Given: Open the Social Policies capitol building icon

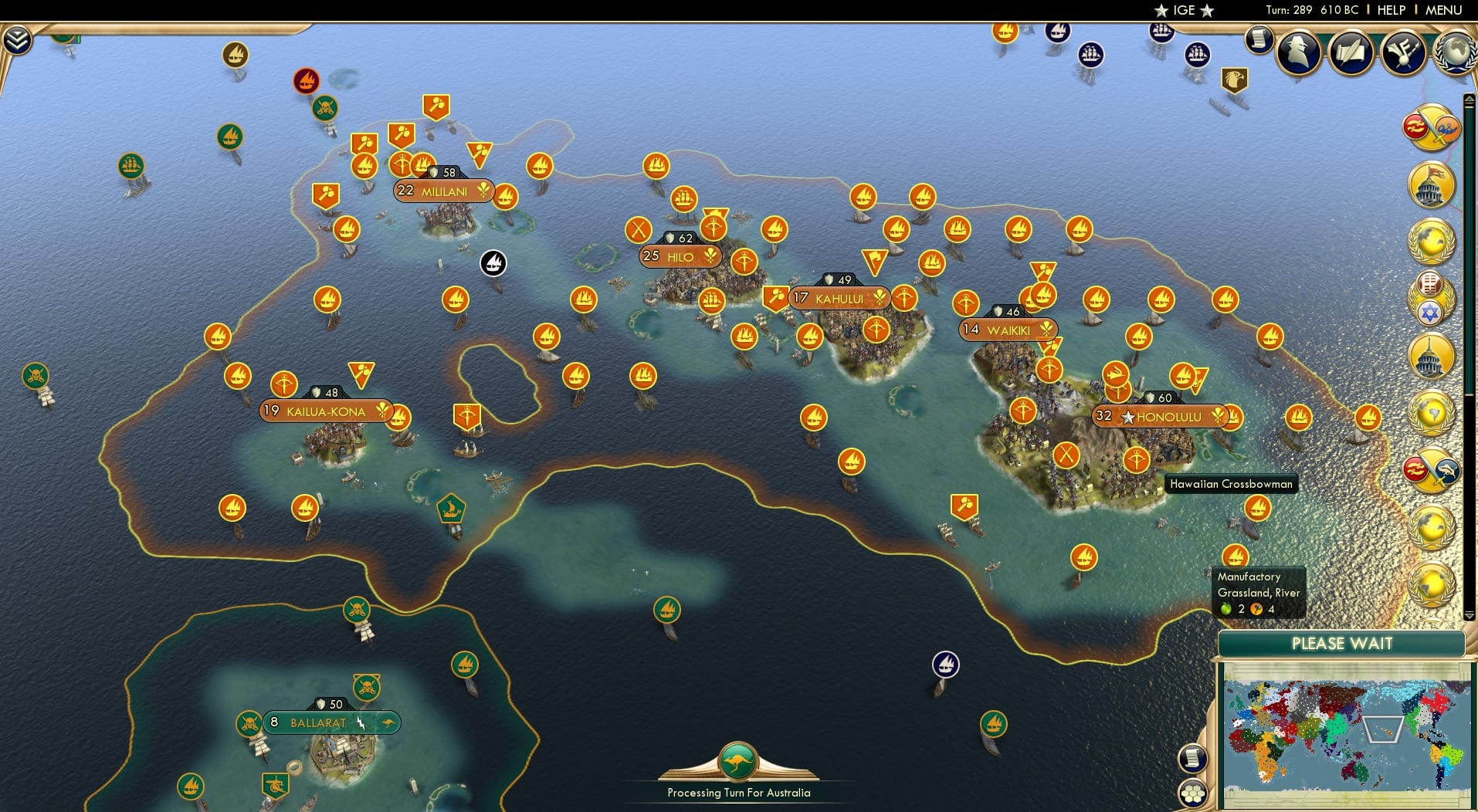Looking at the screenshot, I should 1430,184.
